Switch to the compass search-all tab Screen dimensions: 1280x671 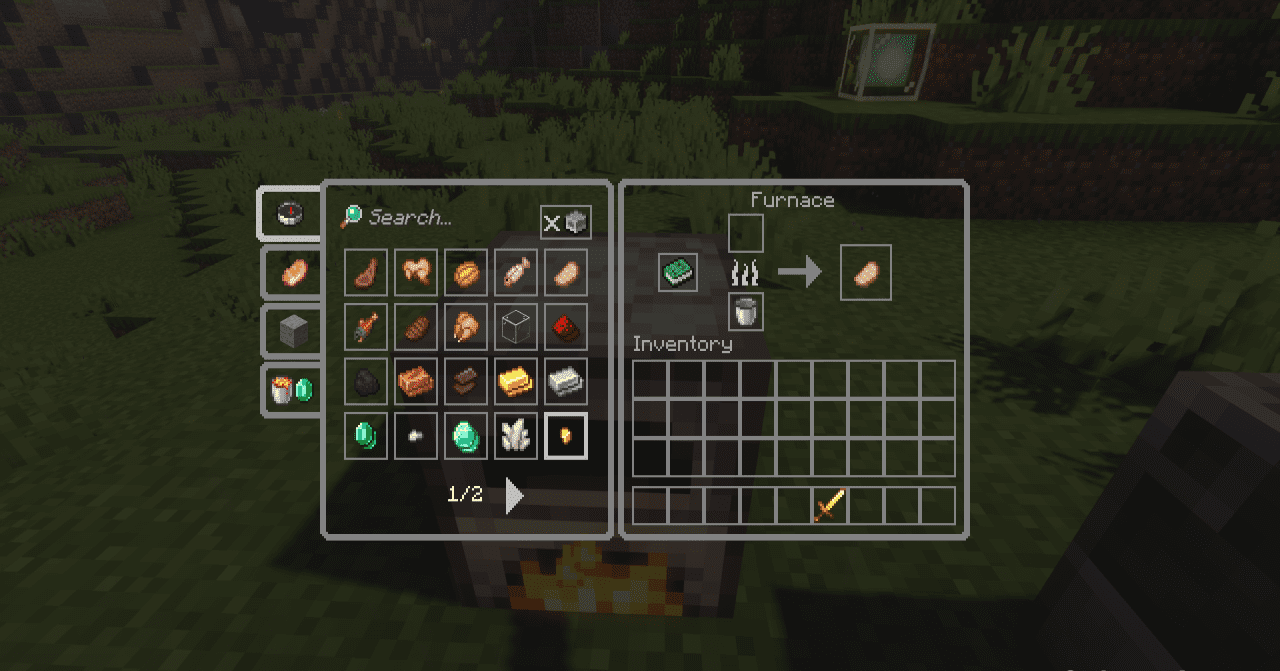290,212
